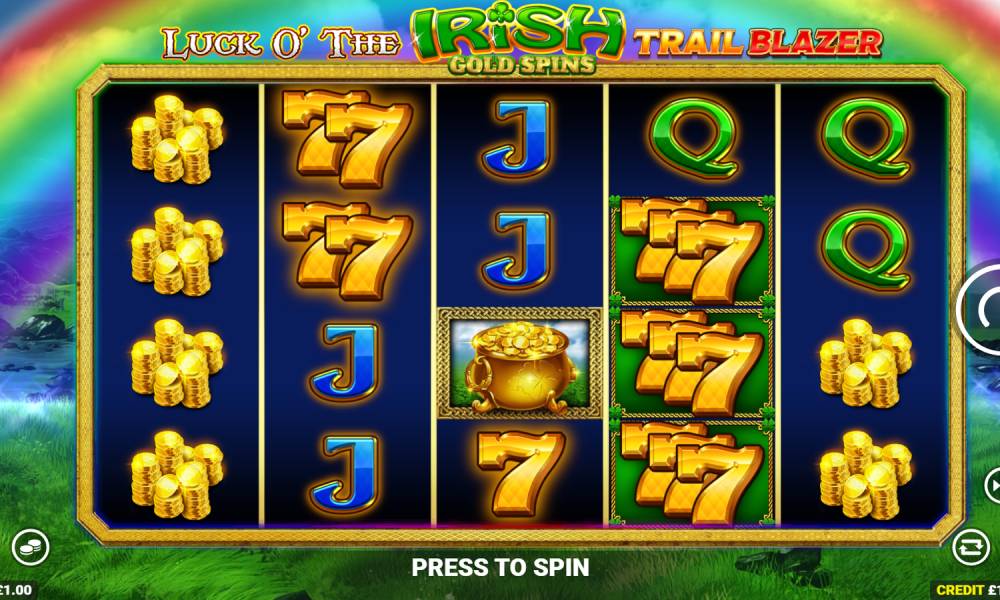Open the bet amount coin stack button
Screen dimensions: 1000x600
[30, 546]
